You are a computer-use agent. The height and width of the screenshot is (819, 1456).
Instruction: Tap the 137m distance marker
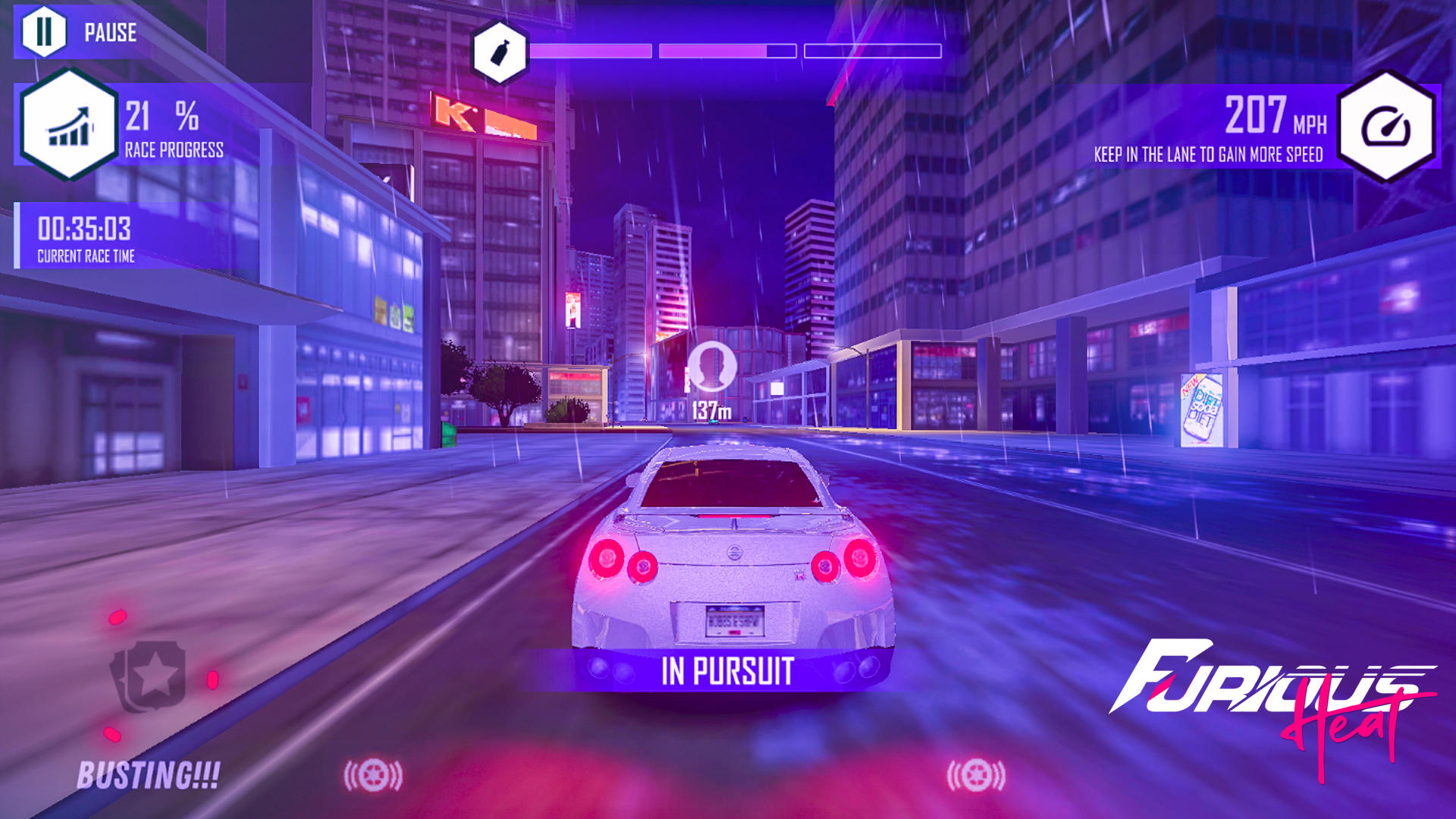coord(713,410)
